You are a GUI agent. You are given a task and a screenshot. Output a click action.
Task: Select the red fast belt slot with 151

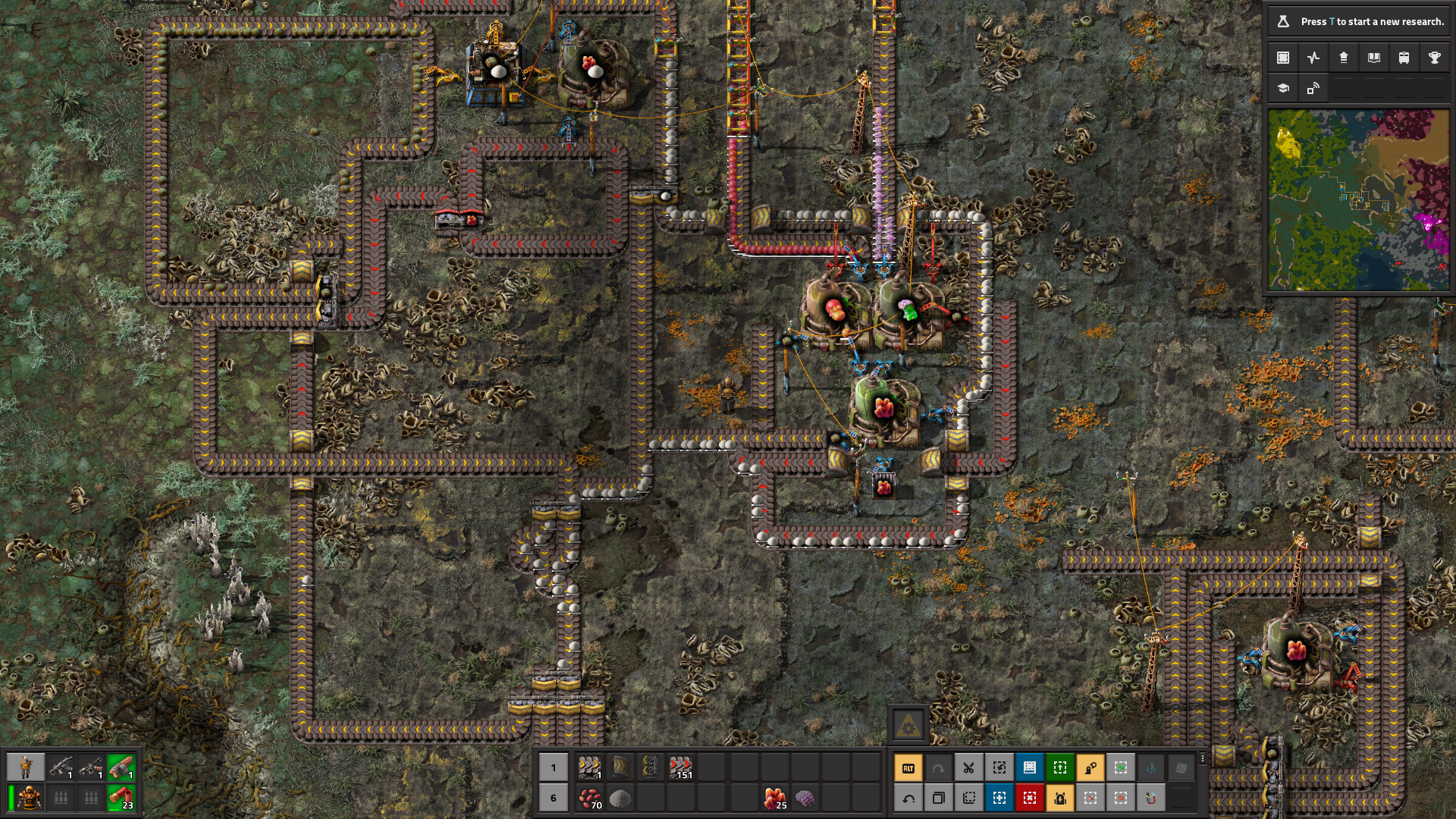click(680, 767)
